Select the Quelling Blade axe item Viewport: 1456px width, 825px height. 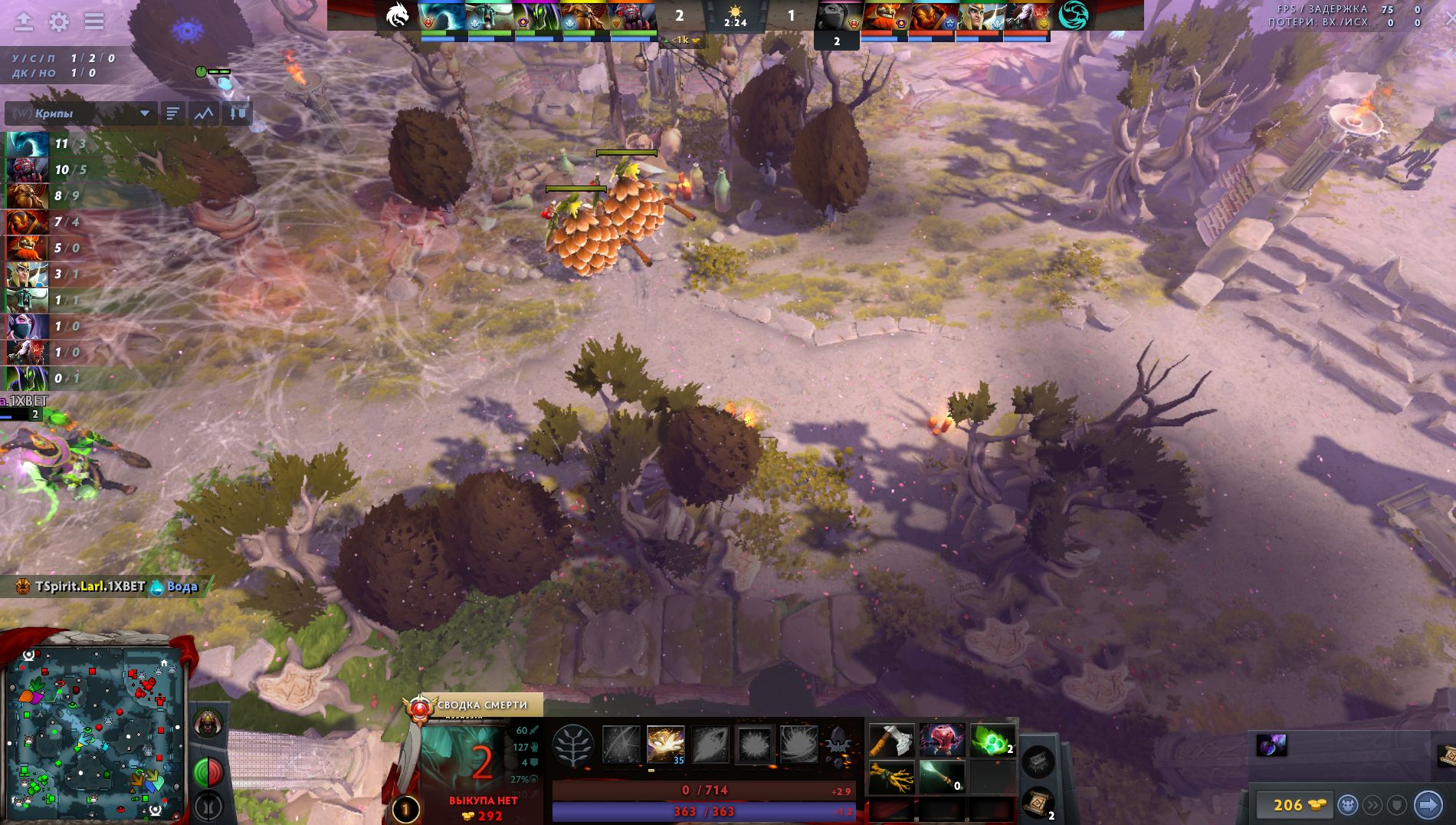(891, 741)
